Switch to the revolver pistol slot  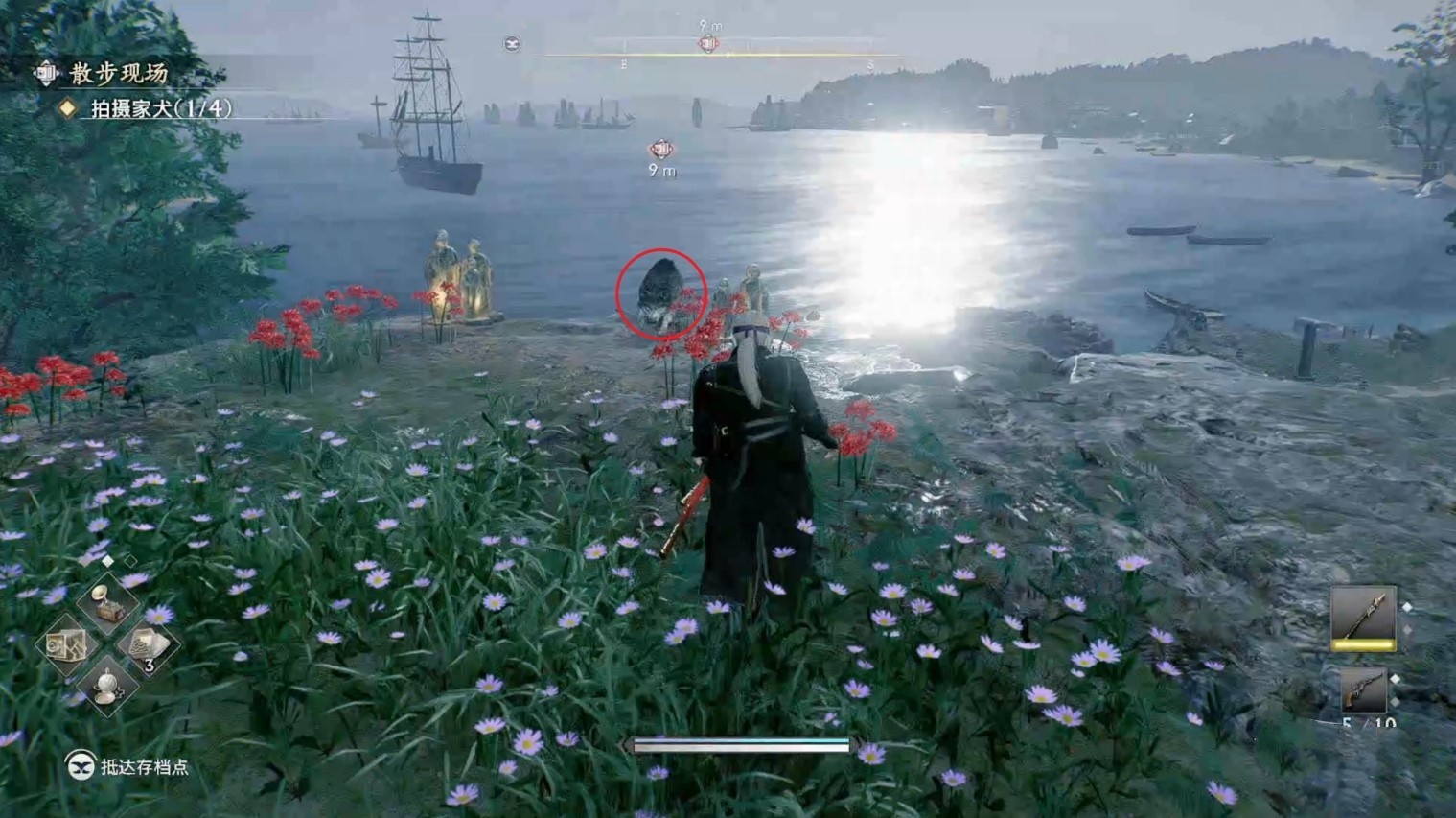[1362, 690]
